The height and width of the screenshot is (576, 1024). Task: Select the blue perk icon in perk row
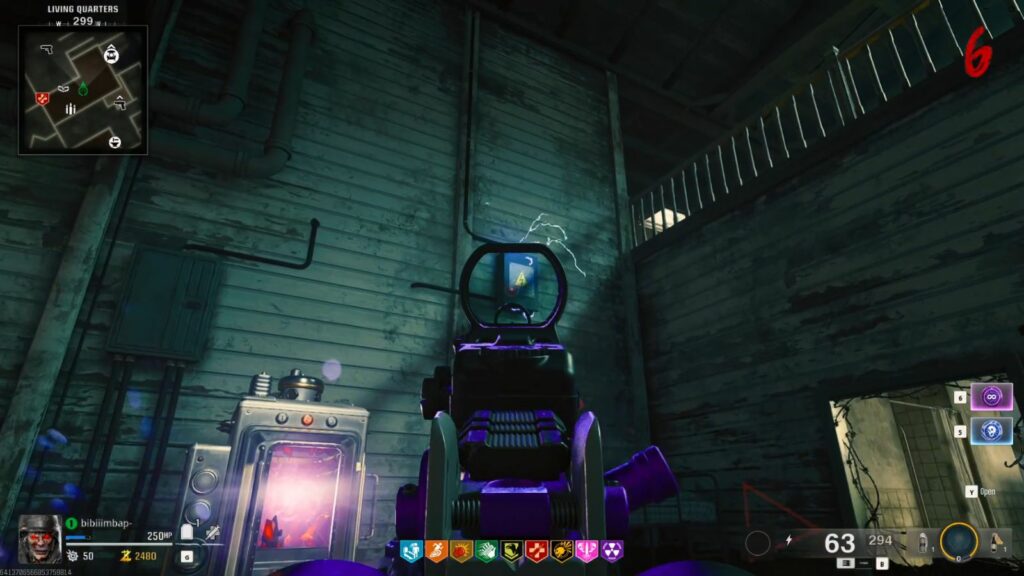(411, 550)
